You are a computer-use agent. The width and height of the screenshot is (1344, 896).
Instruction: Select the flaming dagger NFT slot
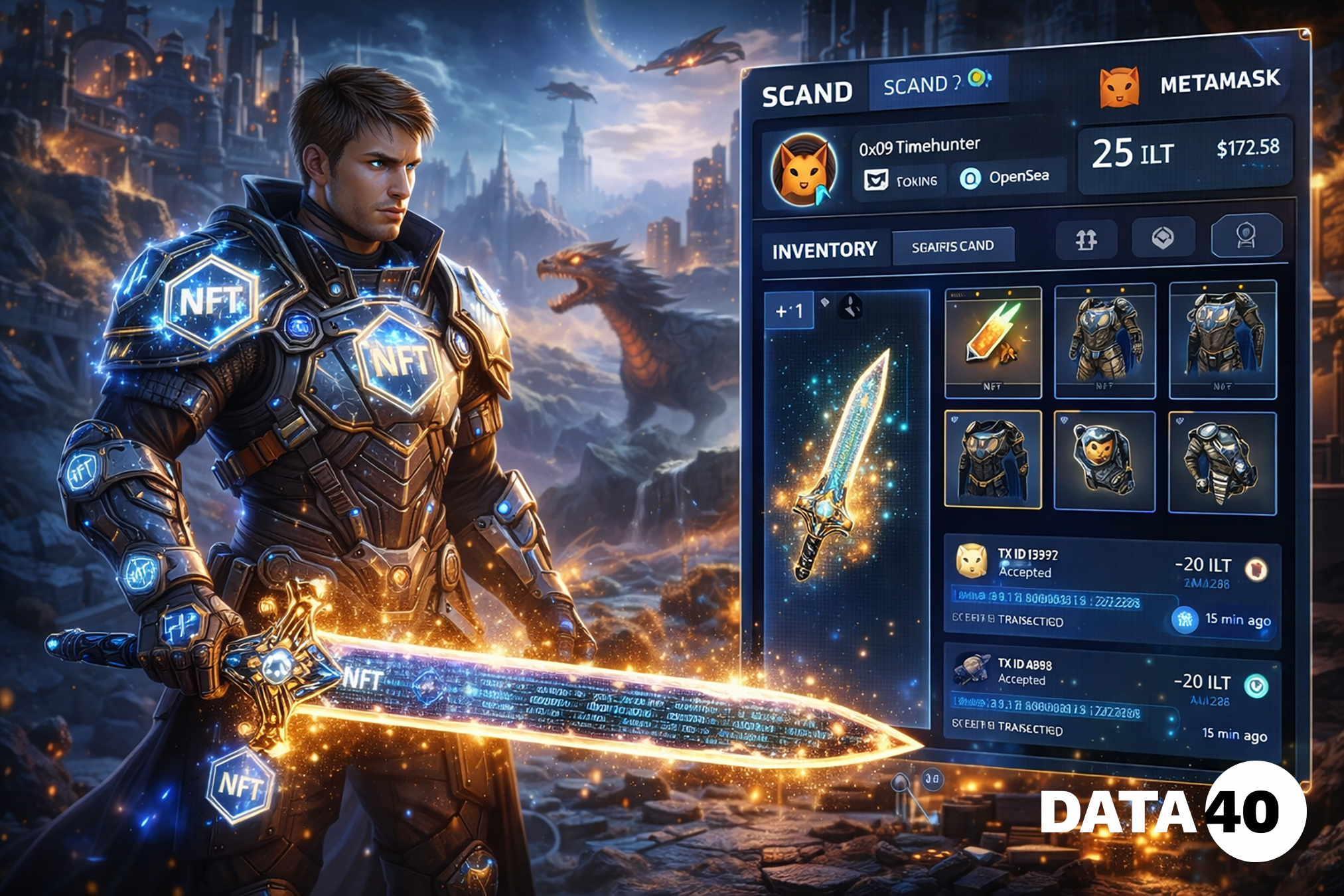pyautogui.click(x=993, y=342)
